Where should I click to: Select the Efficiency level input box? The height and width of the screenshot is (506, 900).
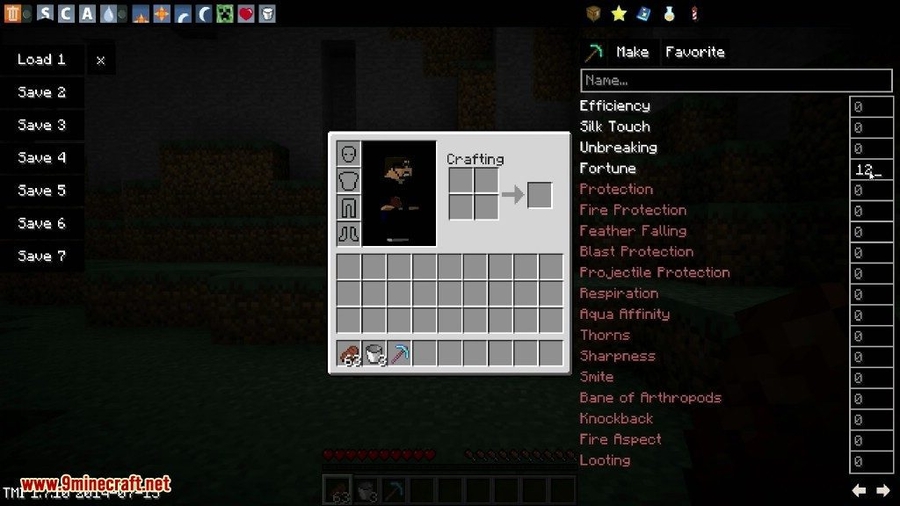point(870,106)
